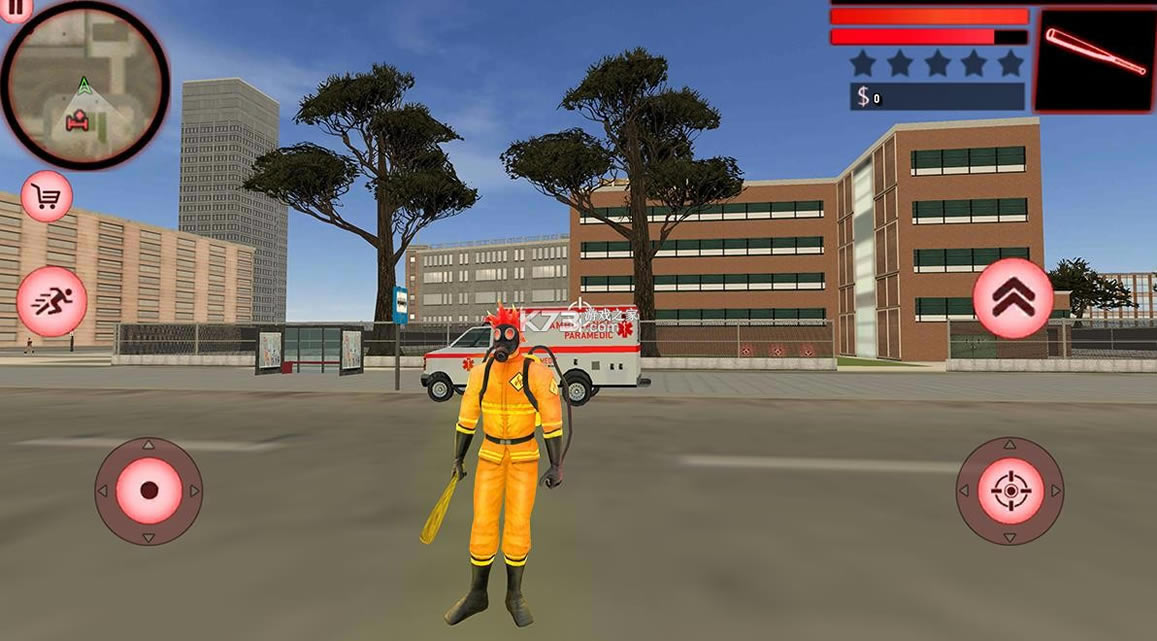This screenshot has width=1157, height=641.
Task: Tap the movement joystick center
Action: tap(149, 491)
